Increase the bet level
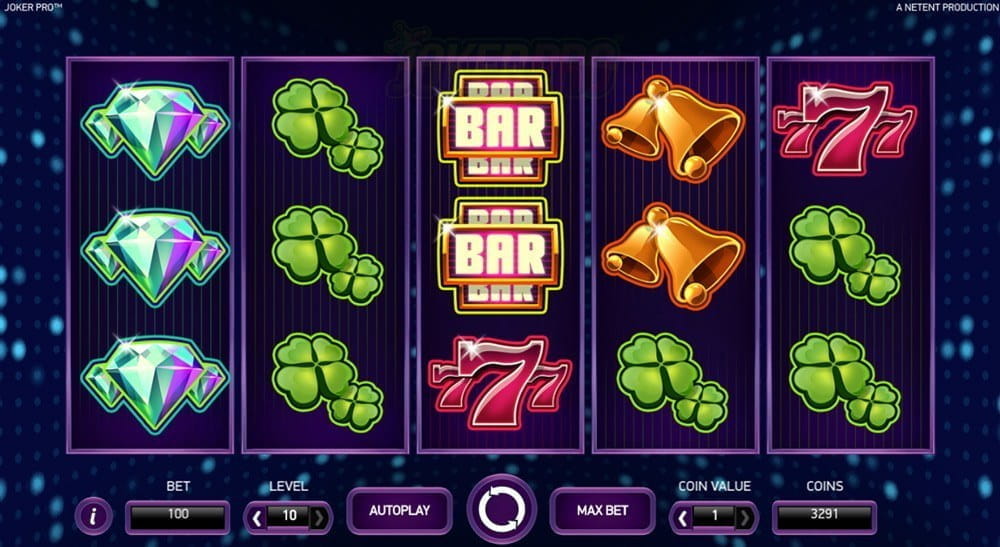Image resolution: width=1000 pixels, height=547 pixels. click(x=319, y=518)
